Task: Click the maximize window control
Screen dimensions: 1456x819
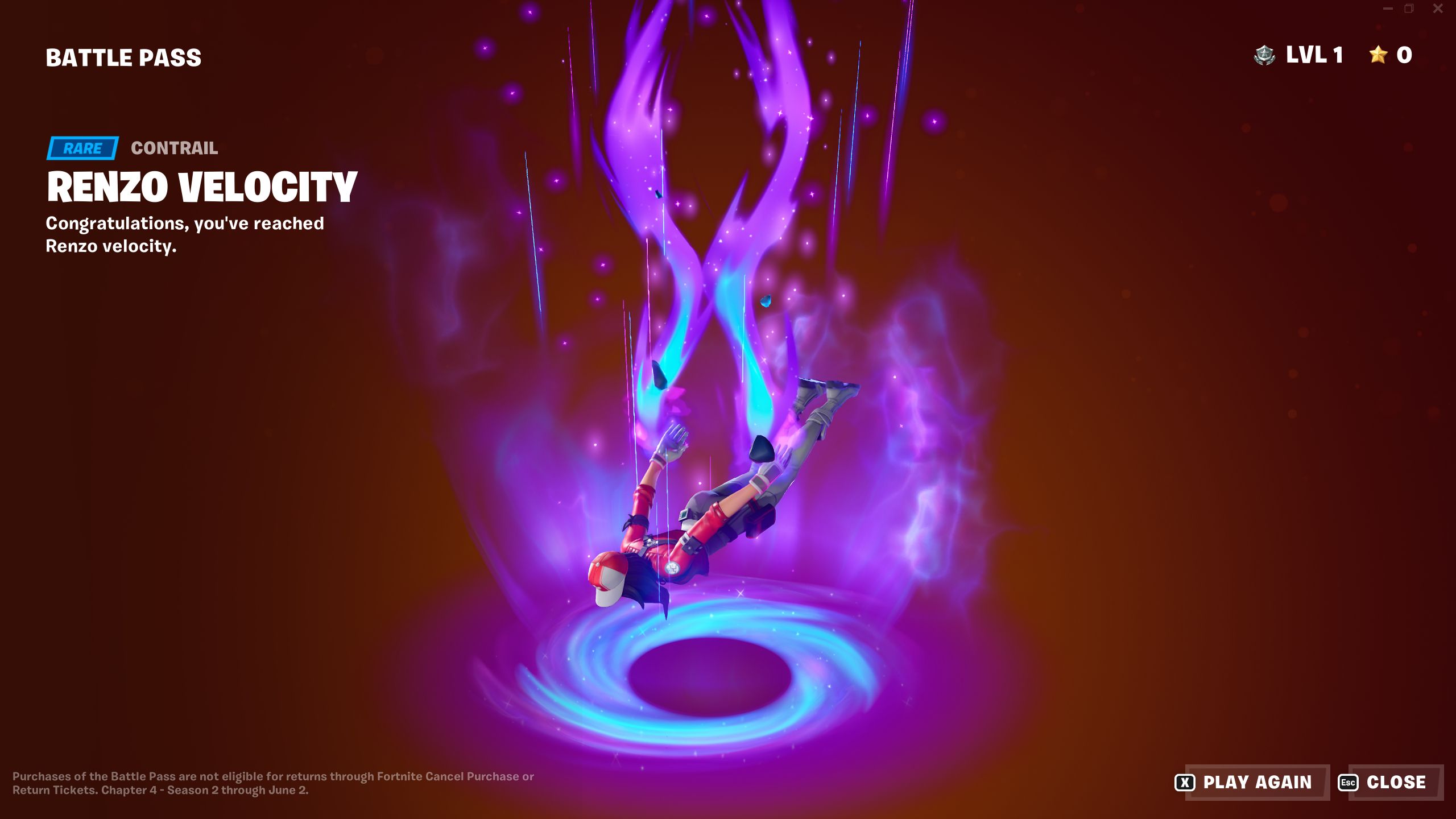Action: (1409, 9)
